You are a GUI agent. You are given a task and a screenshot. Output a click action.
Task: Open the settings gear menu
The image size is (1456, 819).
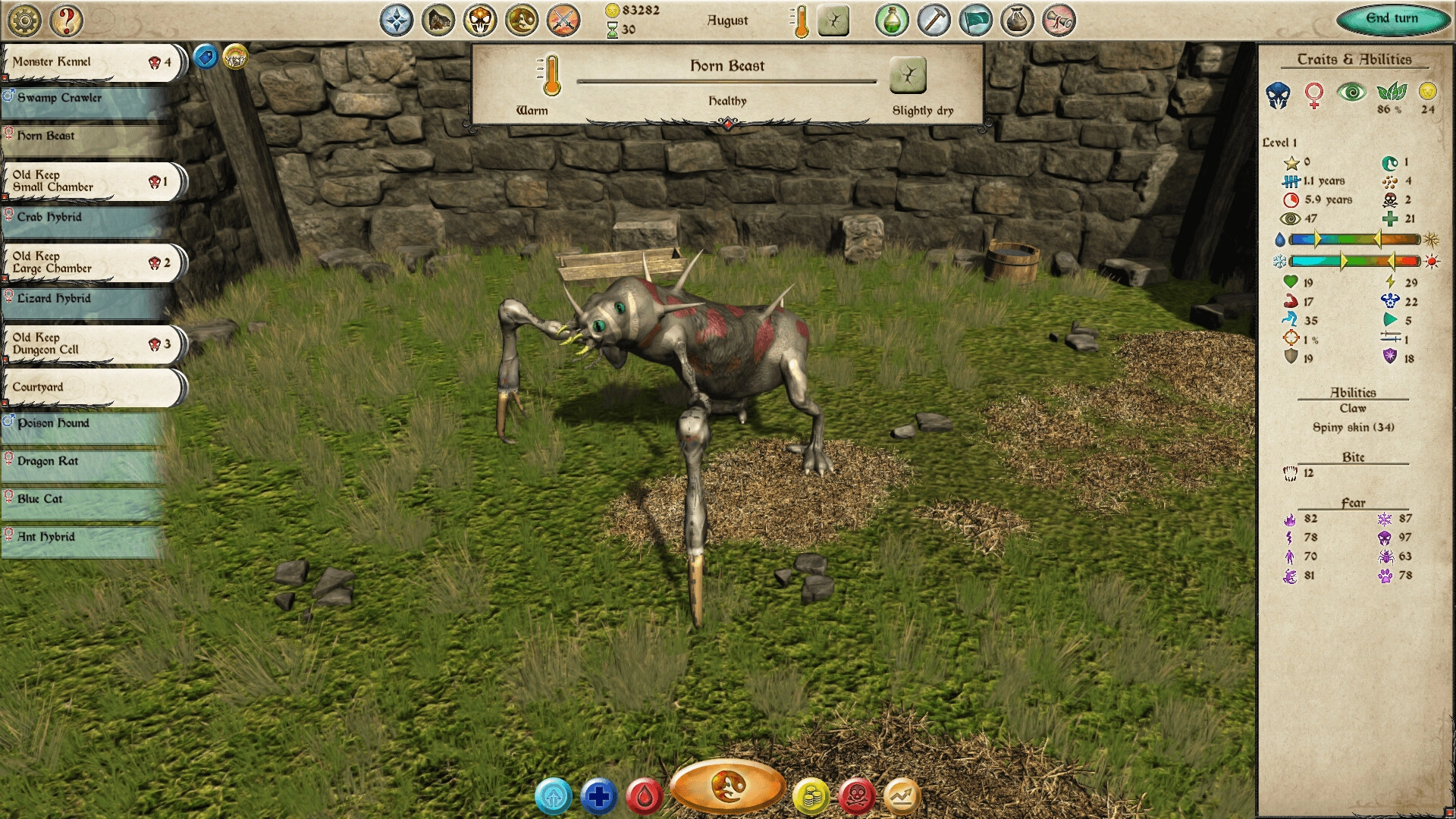click(25, 20)
